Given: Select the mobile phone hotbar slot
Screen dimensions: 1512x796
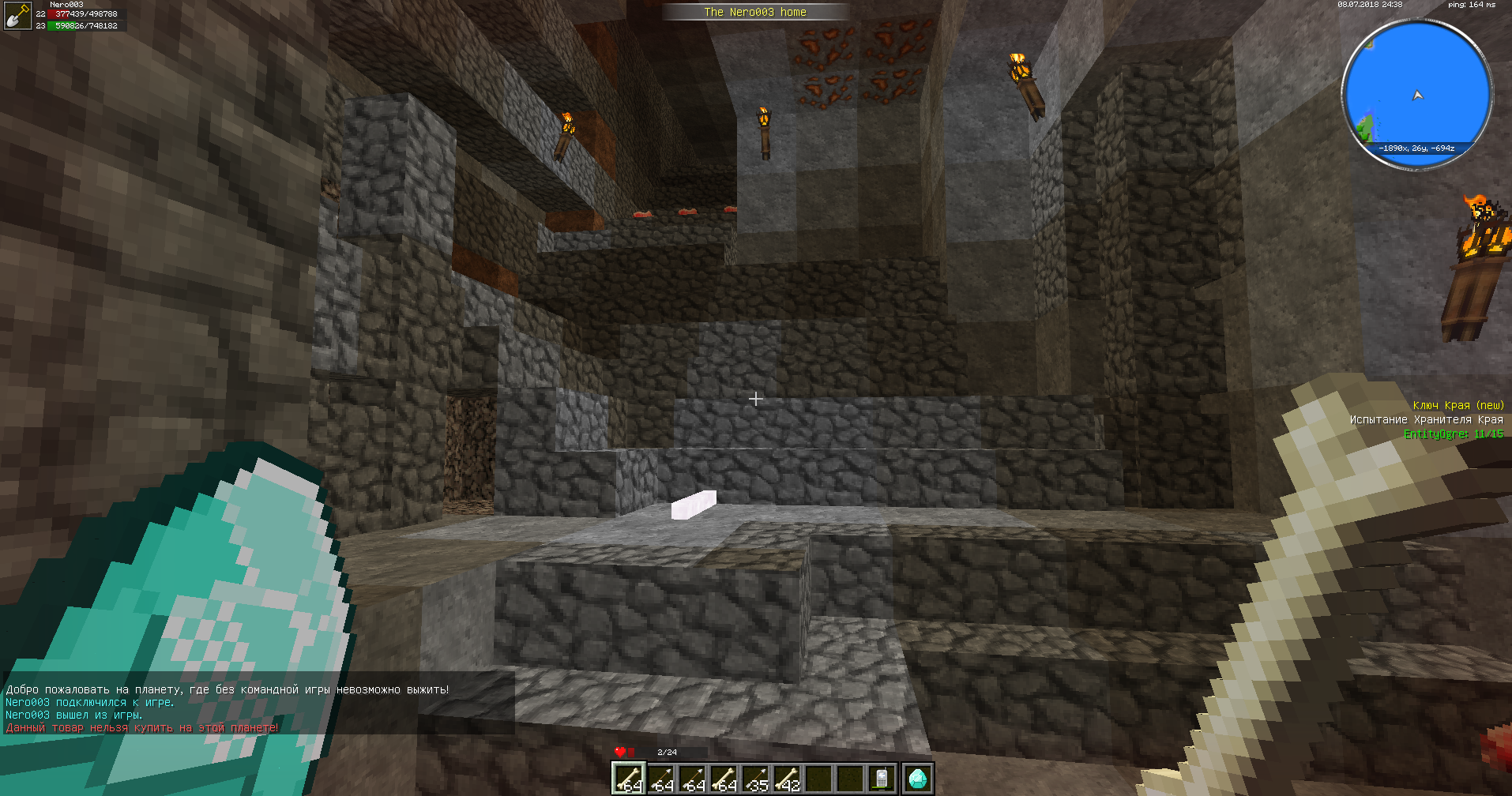Looking at the screenshot, I should tap(882, 779).
